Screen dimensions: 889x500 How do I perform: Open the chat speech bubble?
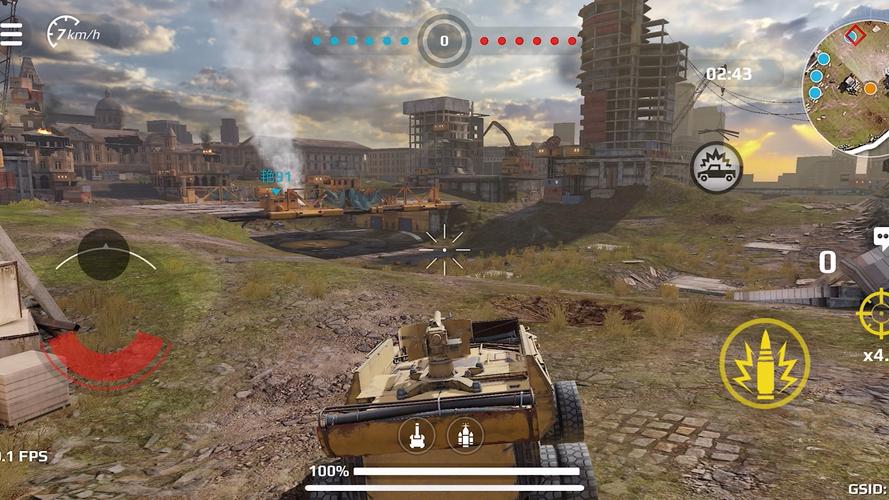881,238
